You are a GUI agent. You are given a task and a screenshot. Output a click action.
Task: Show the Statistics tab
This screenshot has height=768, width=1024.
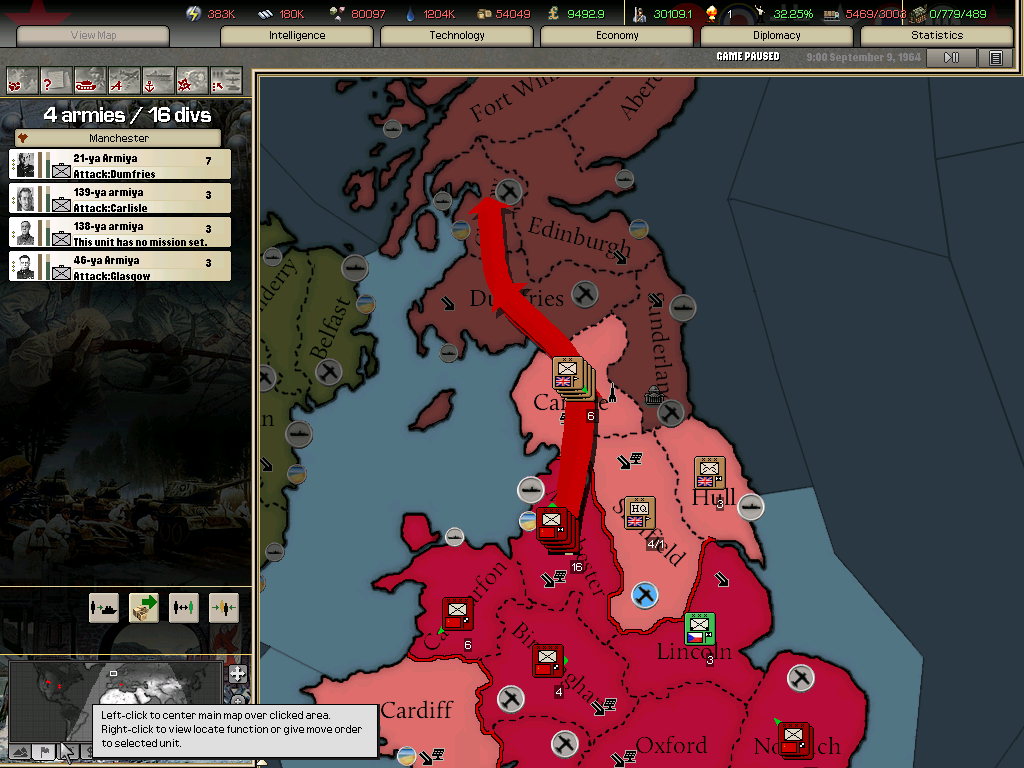[937, 36]
